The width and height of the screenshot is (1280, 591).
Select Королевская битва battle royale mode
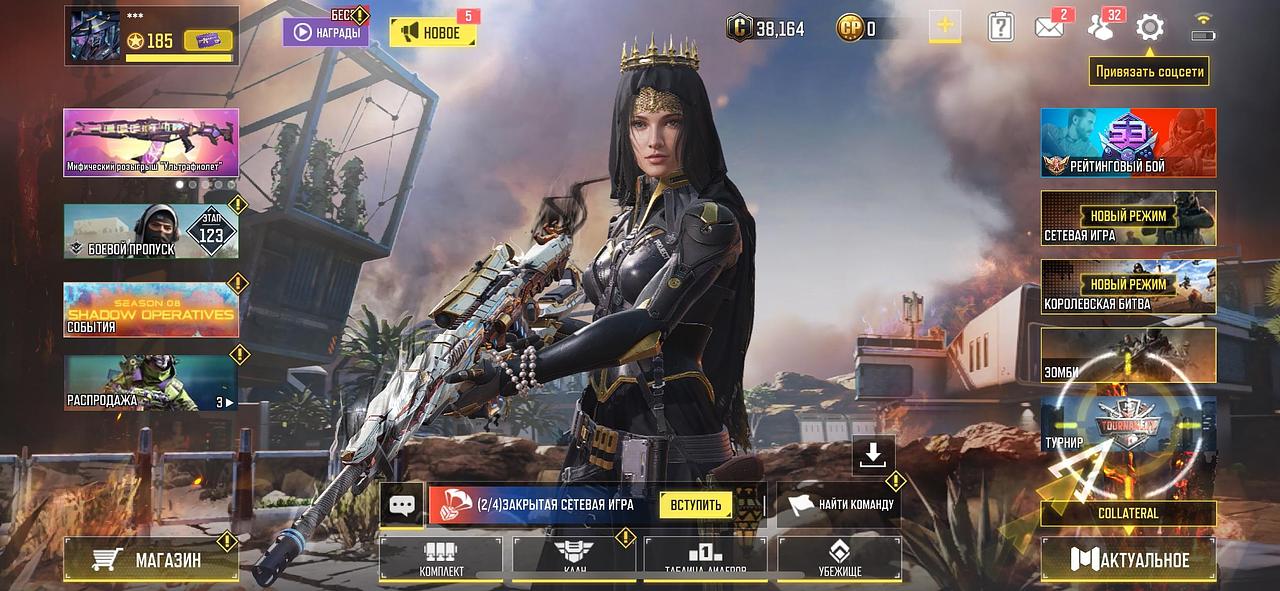1128,287
